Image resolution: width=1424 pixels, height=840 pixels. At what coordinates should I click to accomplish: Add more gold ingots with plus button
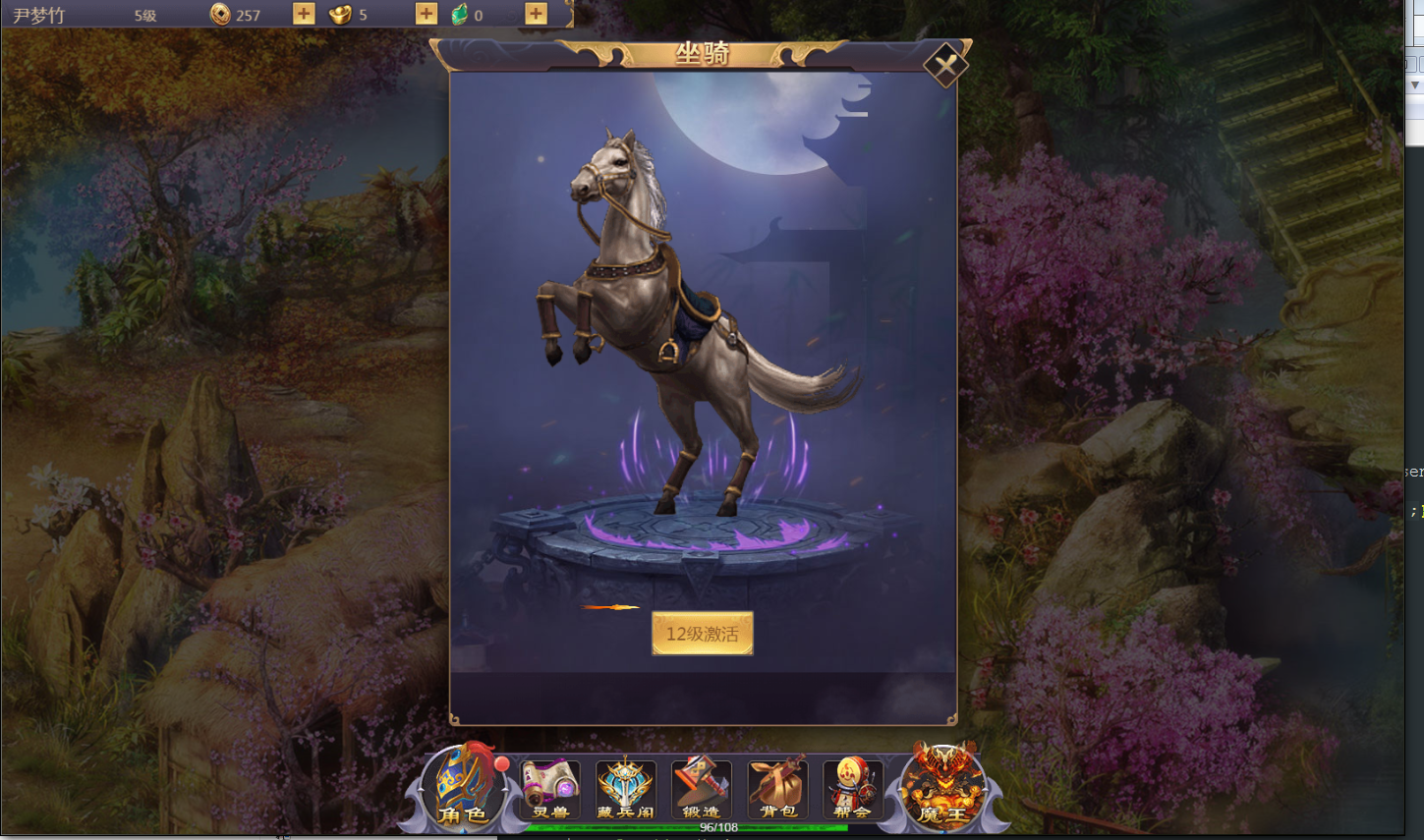[x=426, y=14]
